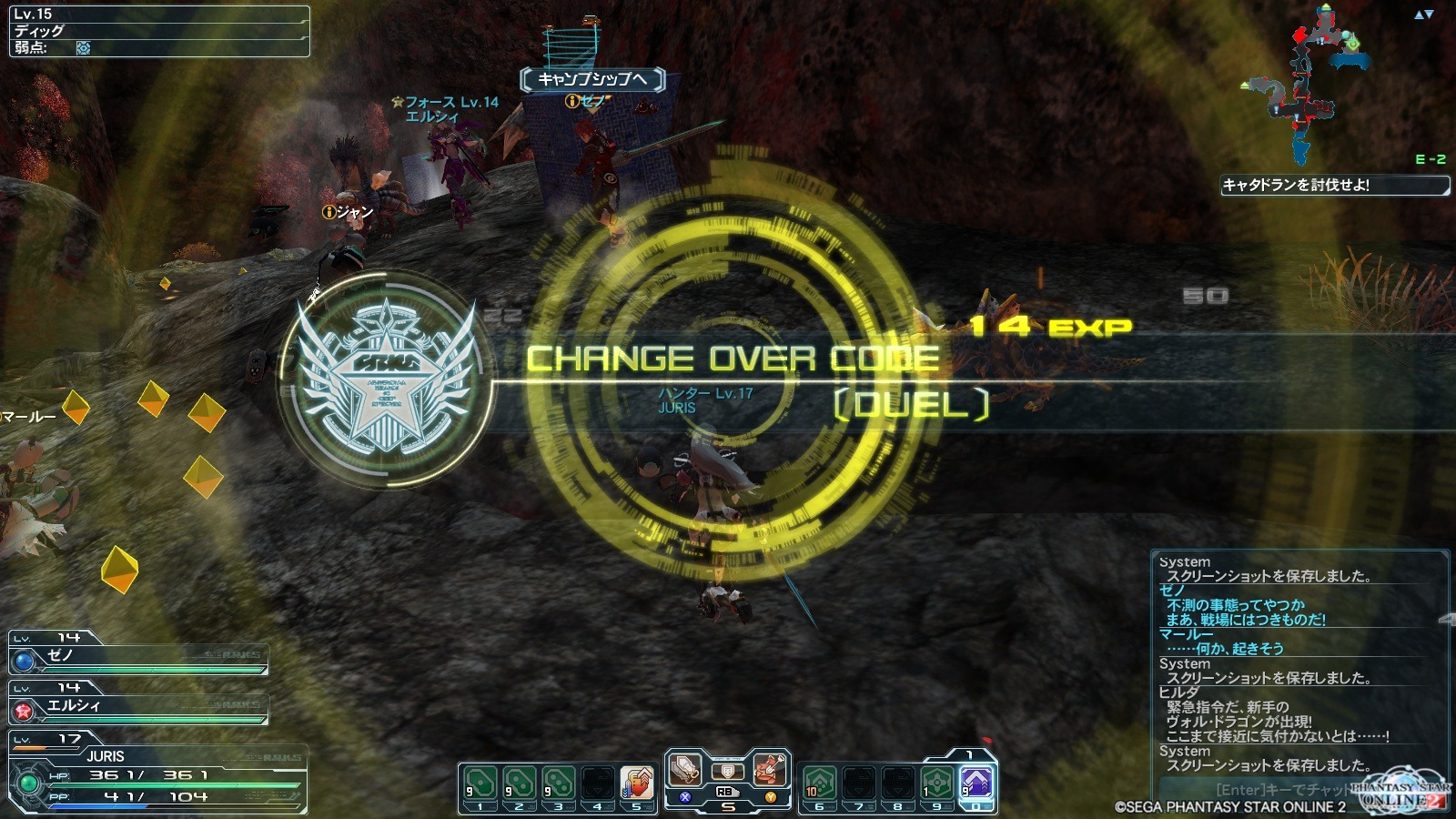Toggle the minimap size arrows

(x=1423, y=15)
